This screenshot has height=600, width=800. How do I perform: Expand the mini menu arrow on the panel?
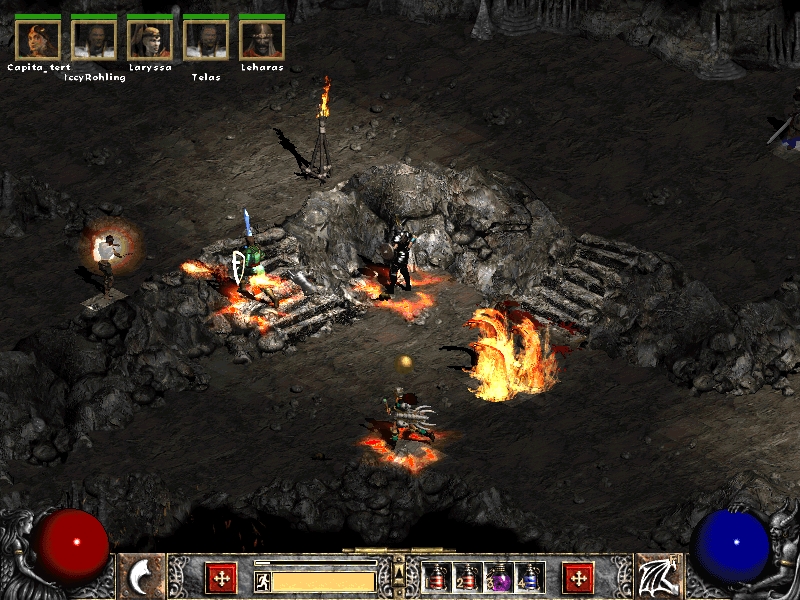point(399,571)
